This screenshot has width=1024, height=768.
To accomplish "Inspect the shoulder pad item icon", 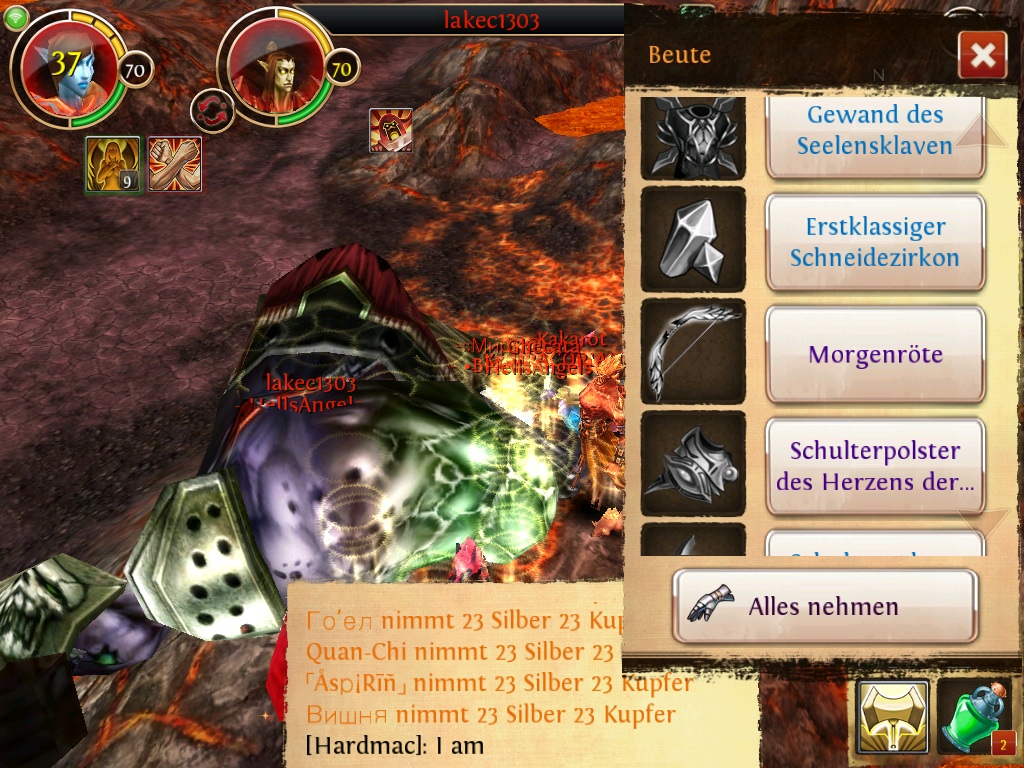I will click(692, 463).
